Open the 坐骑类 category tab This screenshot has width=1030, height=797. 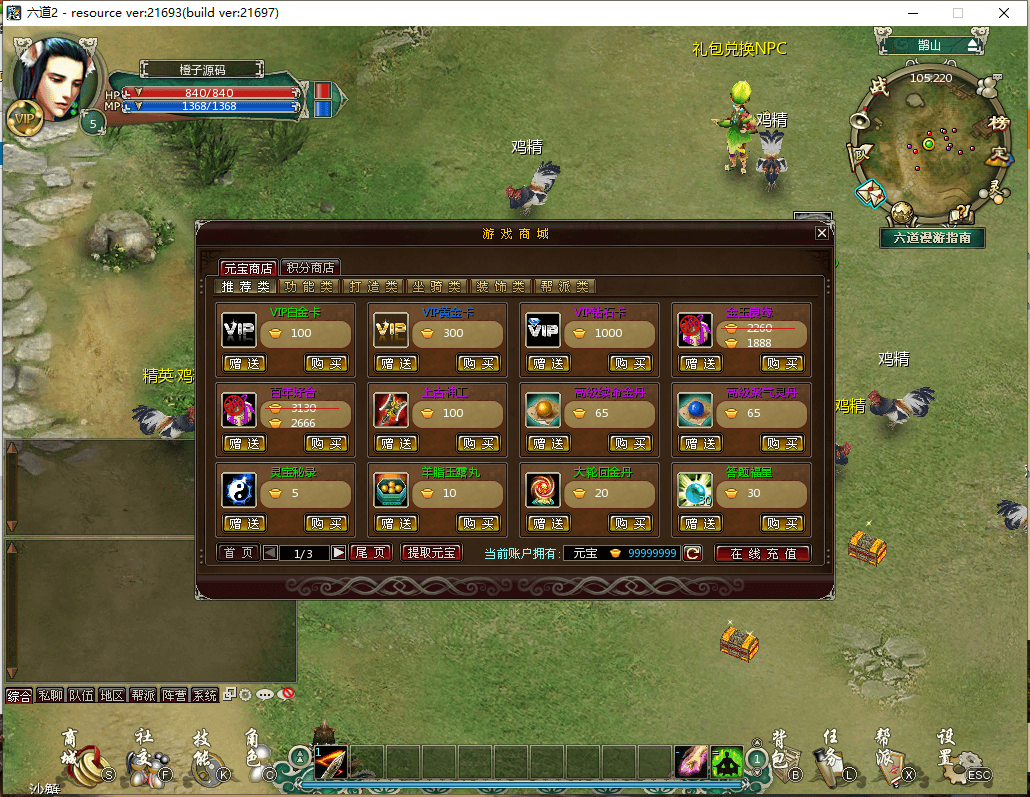[x=437, y=286]
